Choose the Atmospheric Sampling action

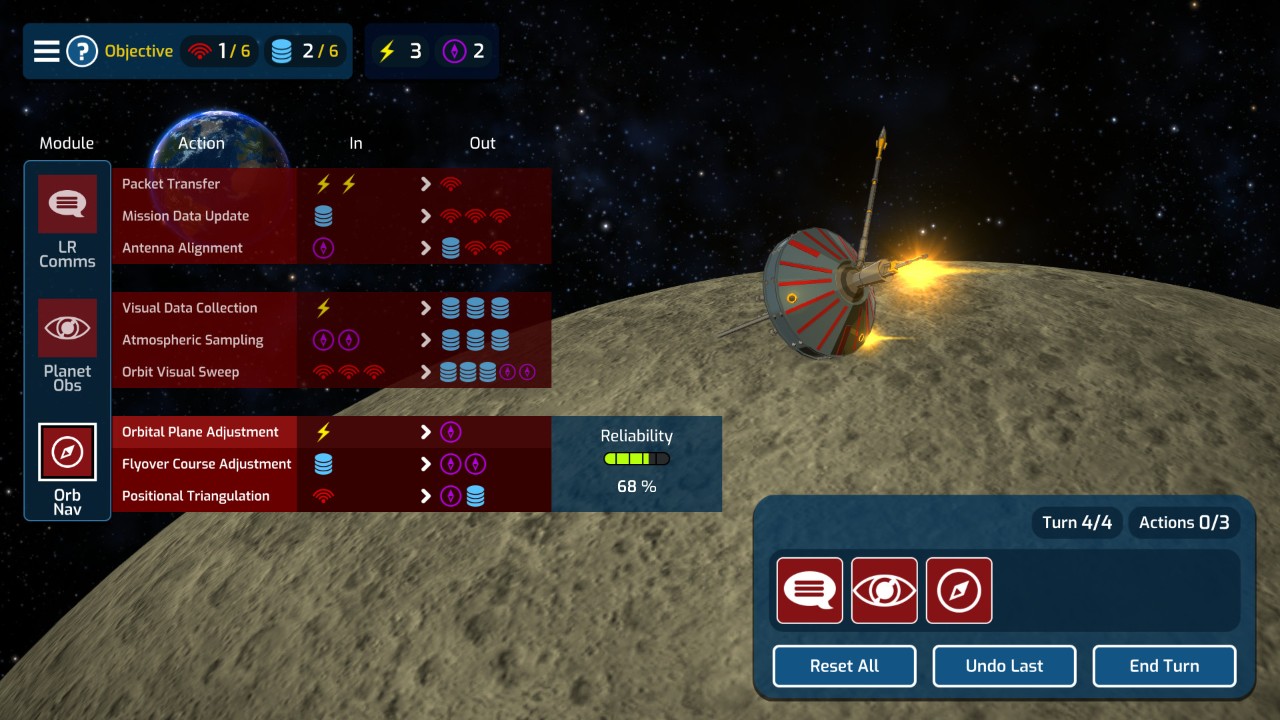tap(192, 340)
